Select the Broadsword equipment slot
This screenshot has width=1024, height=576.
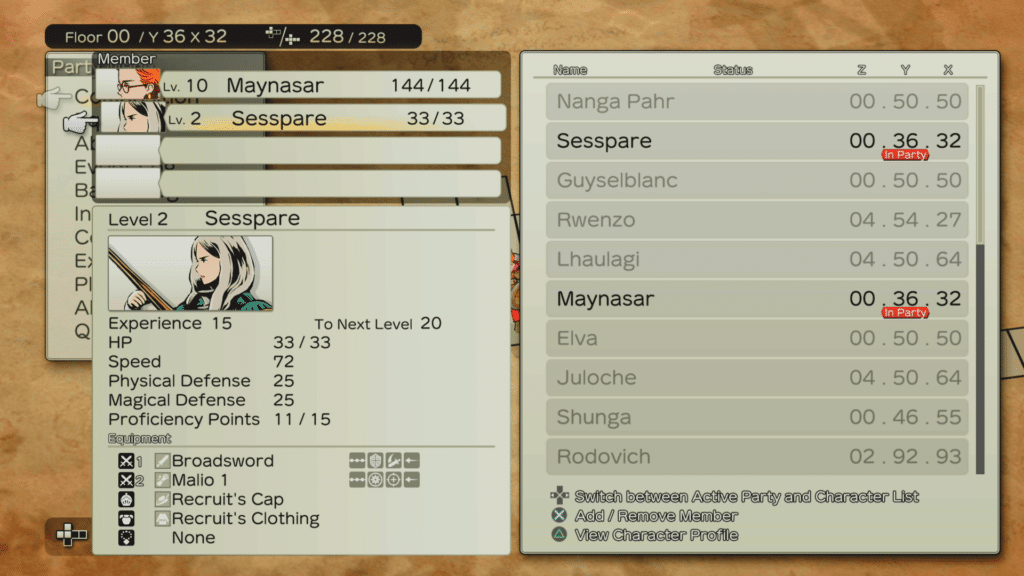point(222,461)
